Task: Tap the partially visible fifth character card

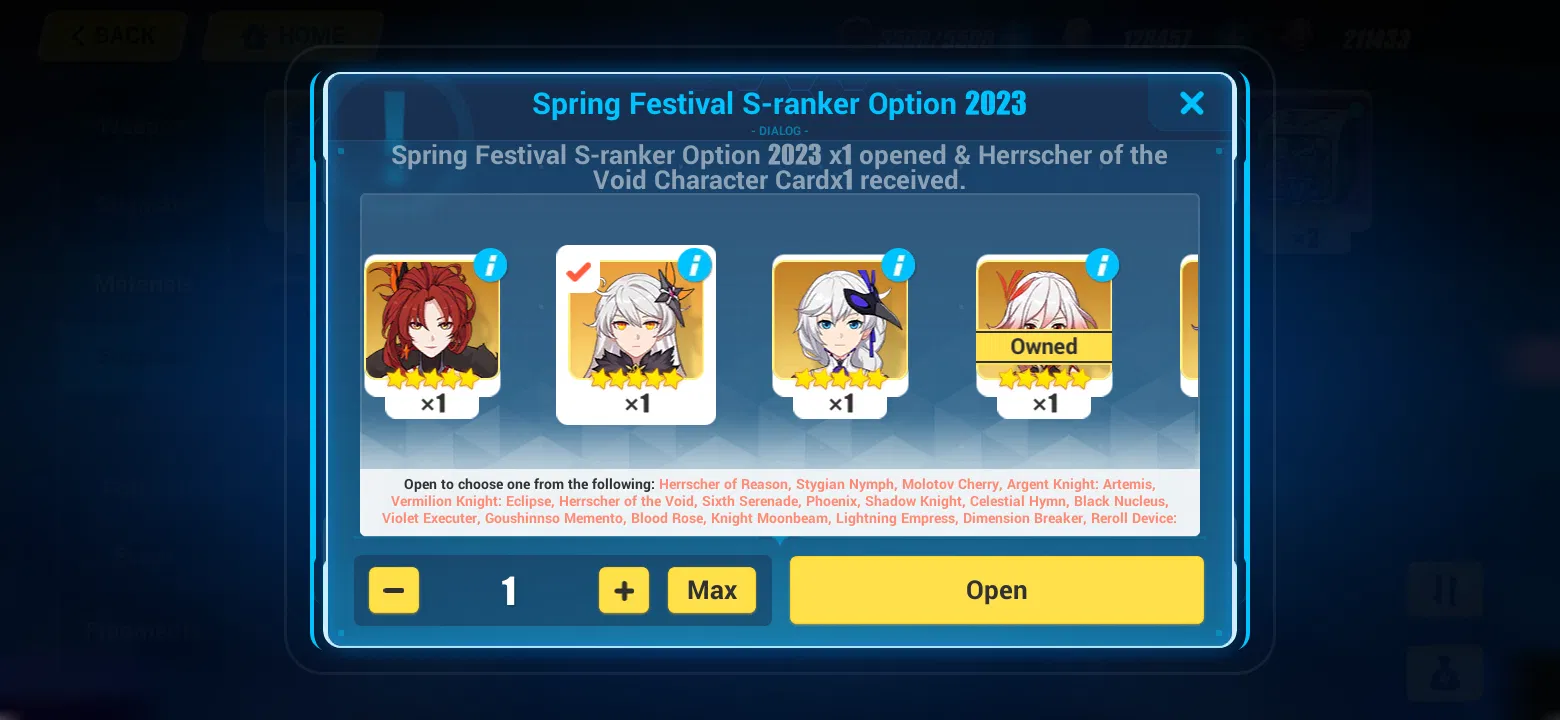Action: pyautogui.click(x=1193, y=330)
